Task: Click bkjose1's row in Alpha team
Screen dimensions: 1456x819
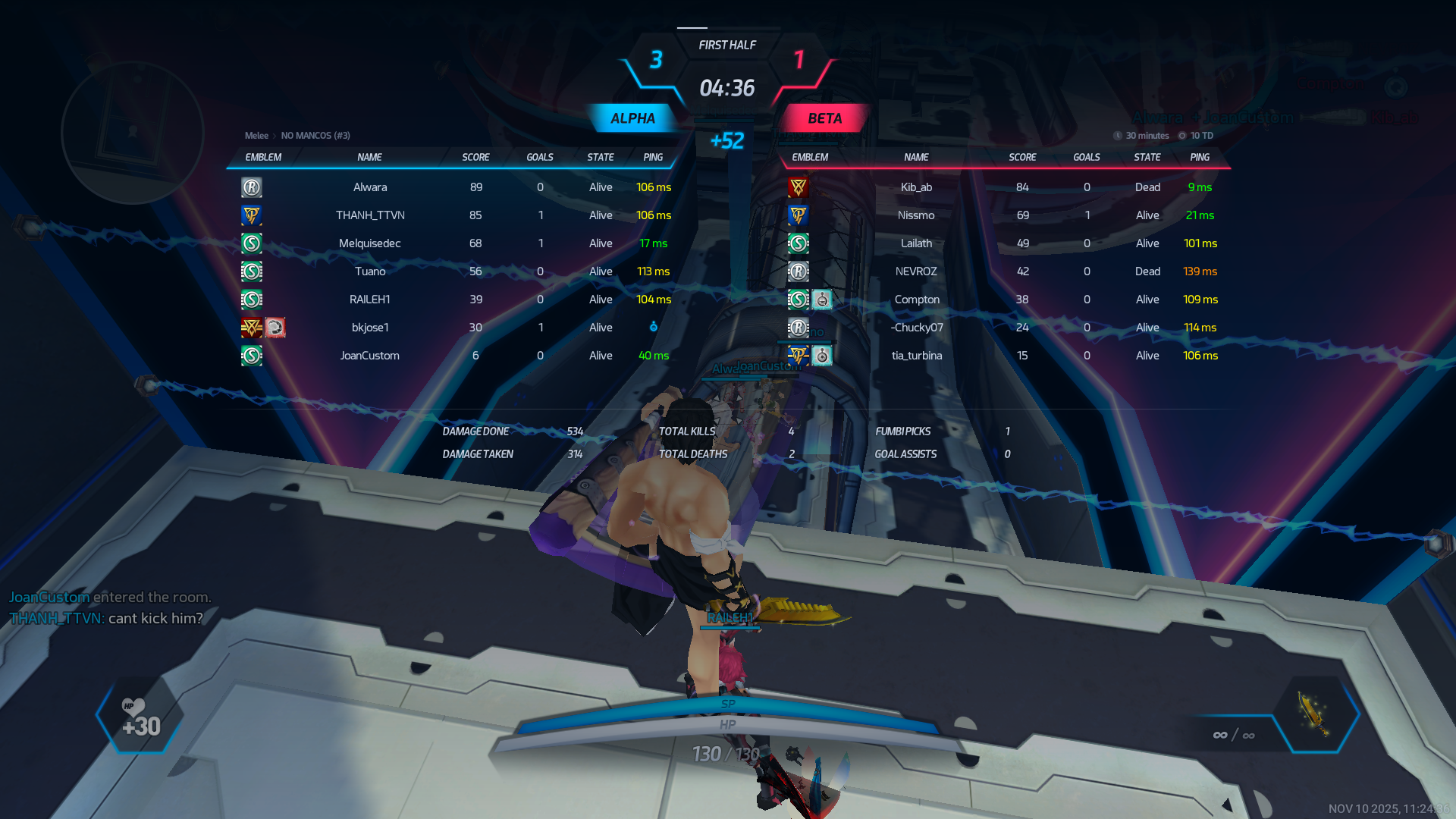Action: pyautogui.click(x=370, y=328)
